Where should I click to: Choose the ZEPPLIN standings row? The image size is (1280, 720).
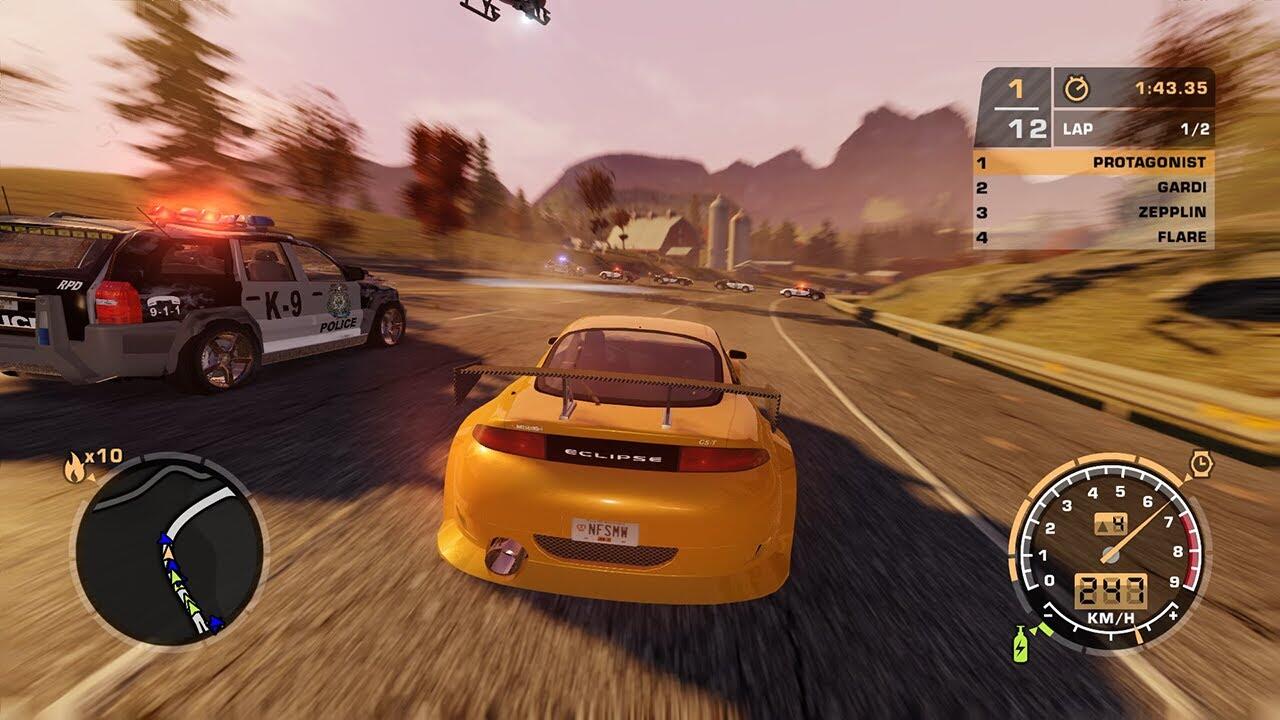[x=1093, y=212]
